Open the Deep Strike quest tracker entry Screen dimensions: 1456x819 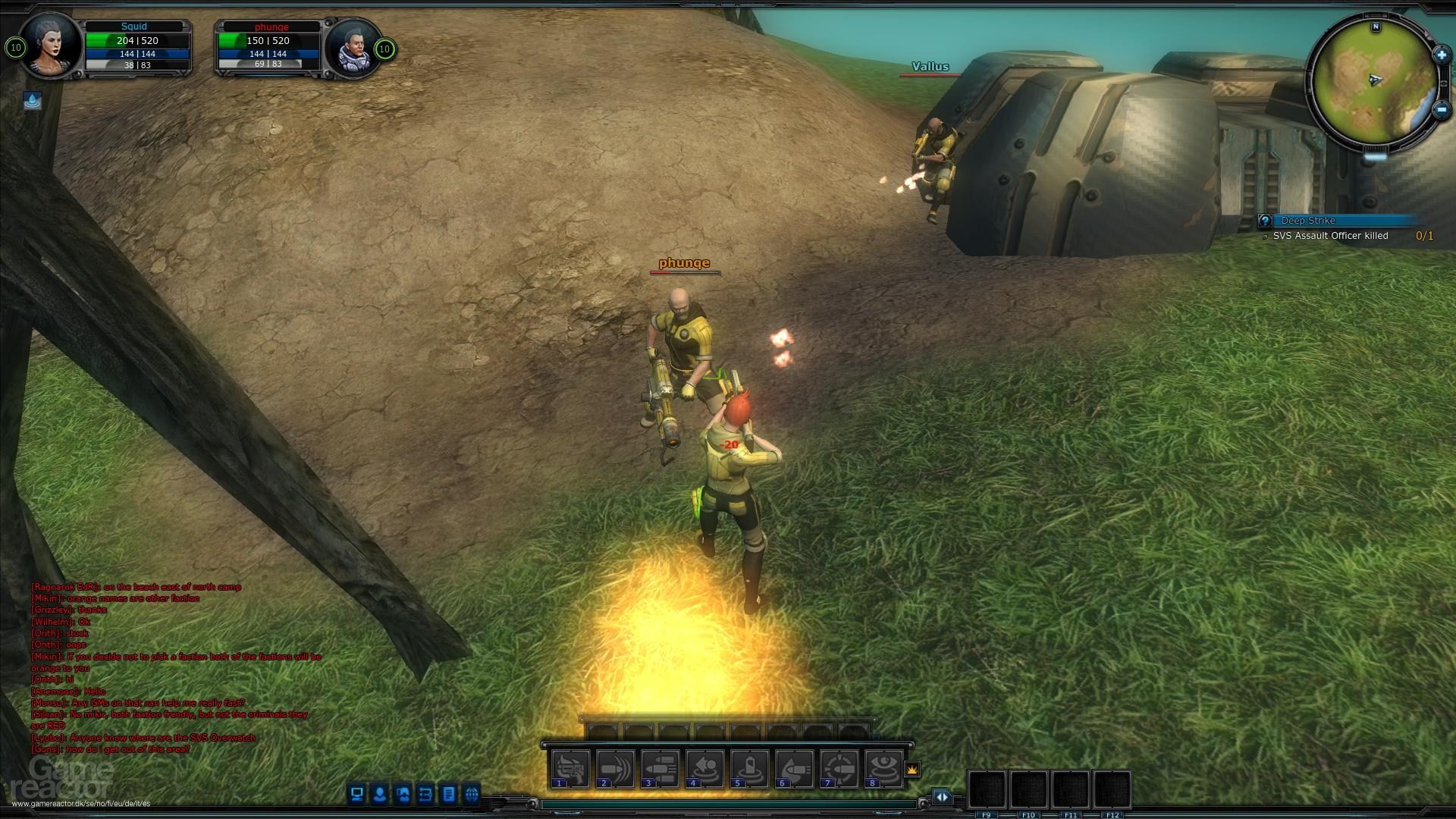pyautogui.click(x=1309, y=221)
